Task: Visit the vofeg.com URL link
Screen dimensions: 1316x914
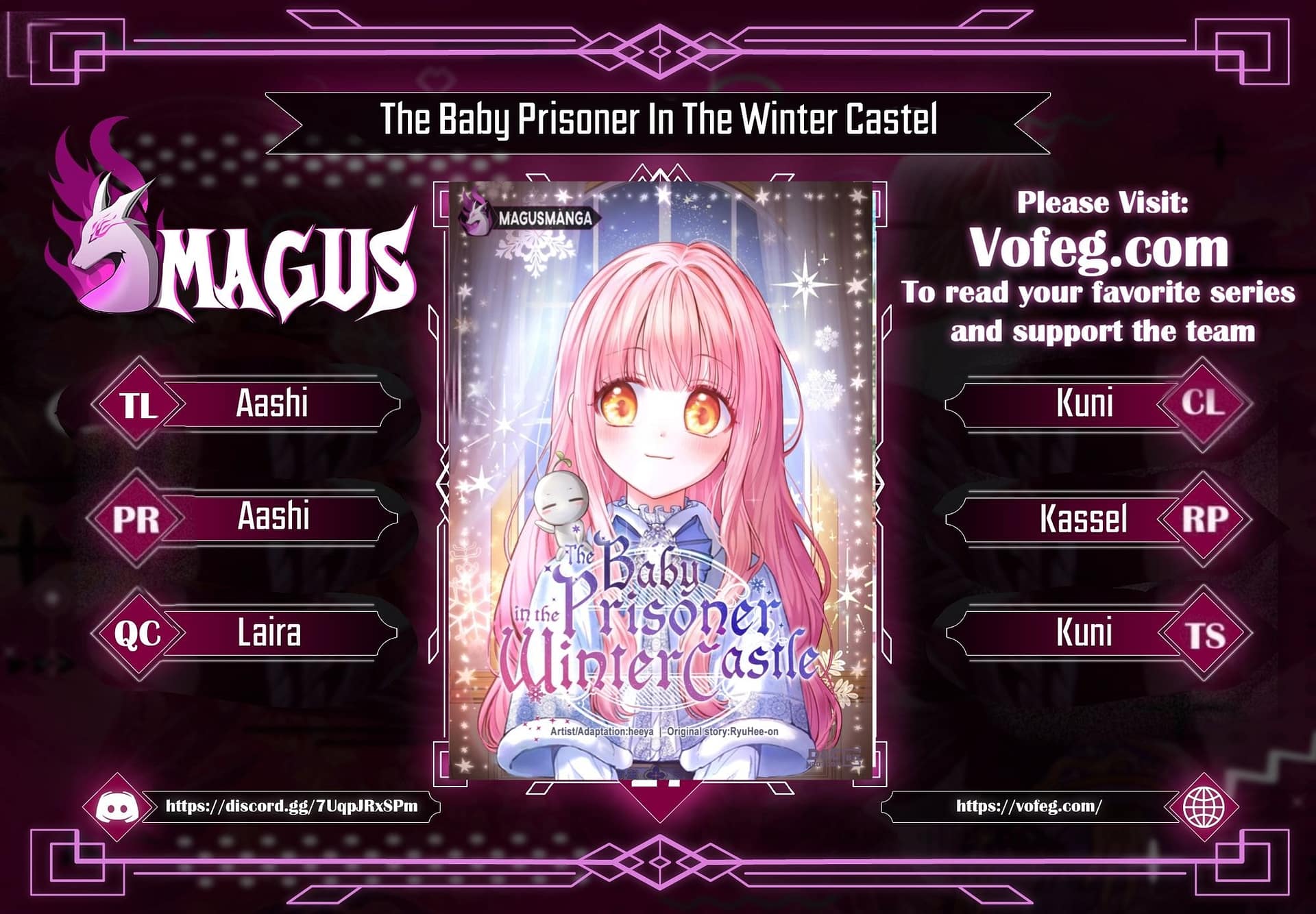Action: [1029, 806]
